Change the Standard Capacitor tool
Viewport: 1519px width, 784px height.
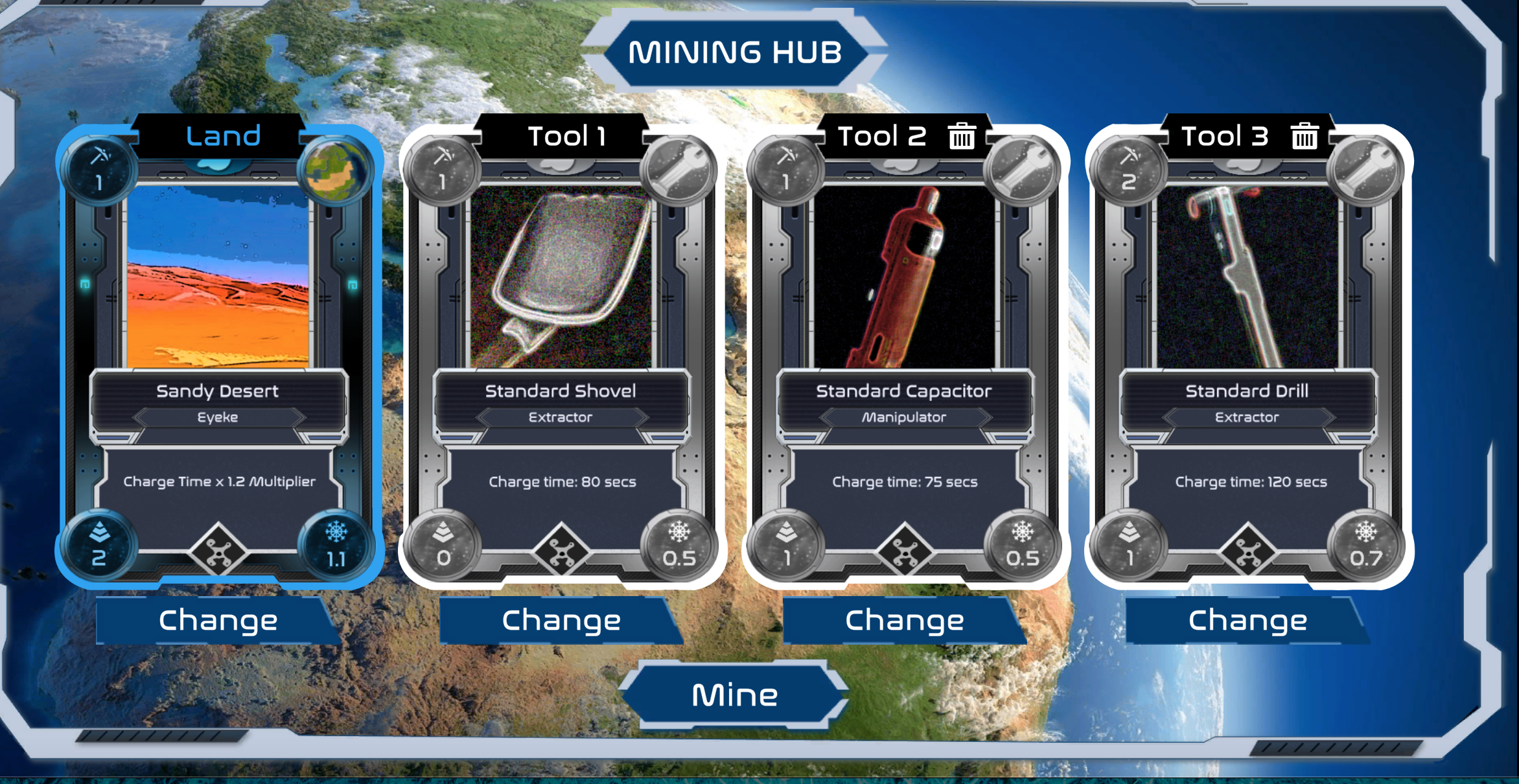[x=905, y=621]
